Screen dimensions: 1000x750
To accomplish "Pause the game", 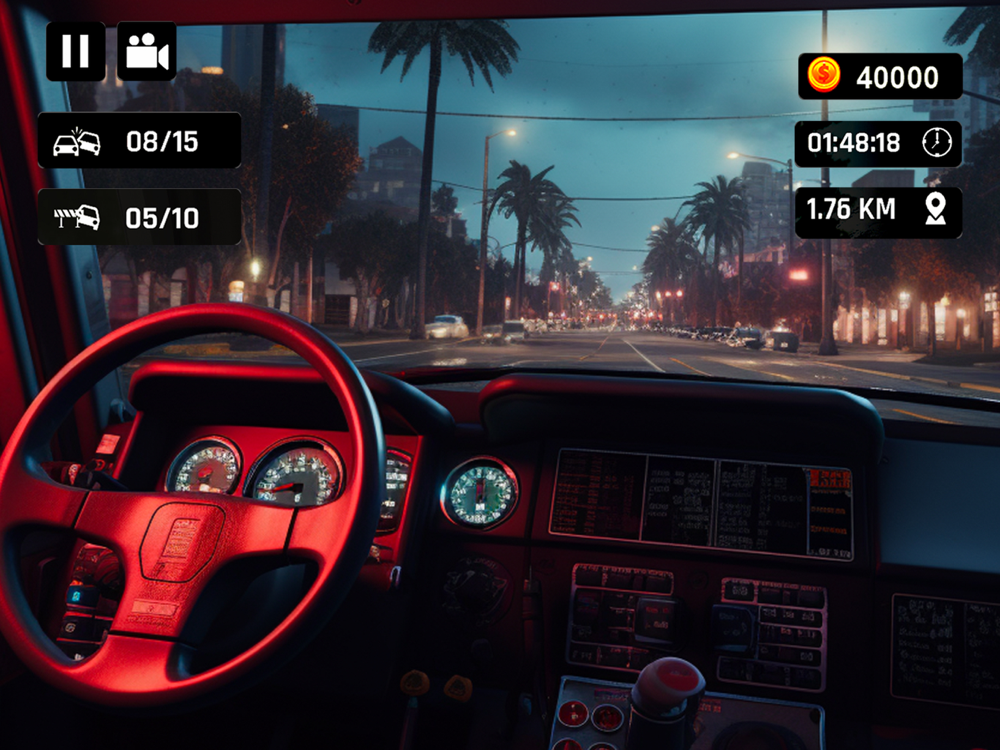I will pos(75,51).
